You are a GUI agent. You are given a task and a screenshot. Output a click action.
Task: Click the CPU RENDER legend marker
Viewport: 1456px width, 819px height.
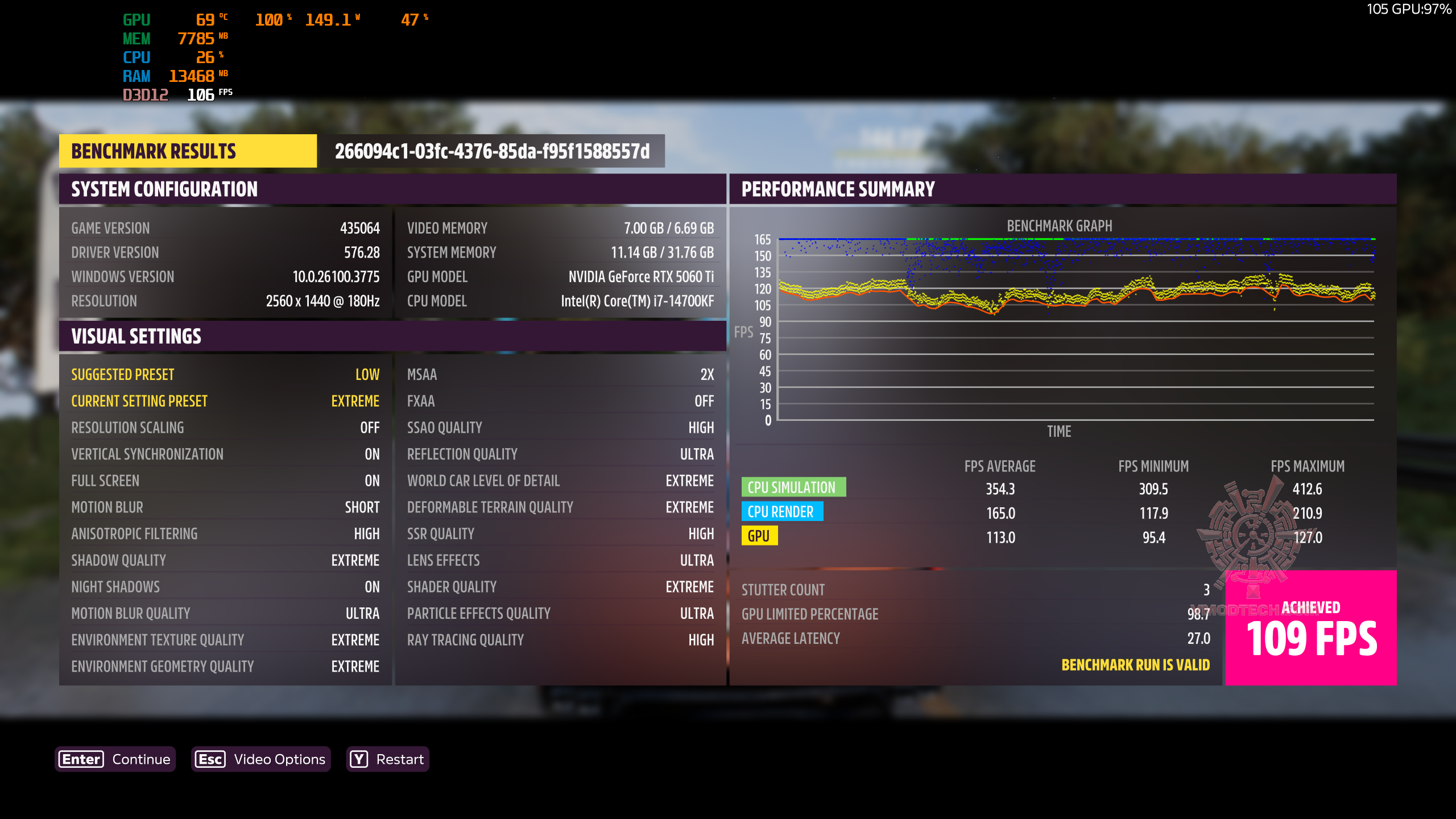coord(783,512)
